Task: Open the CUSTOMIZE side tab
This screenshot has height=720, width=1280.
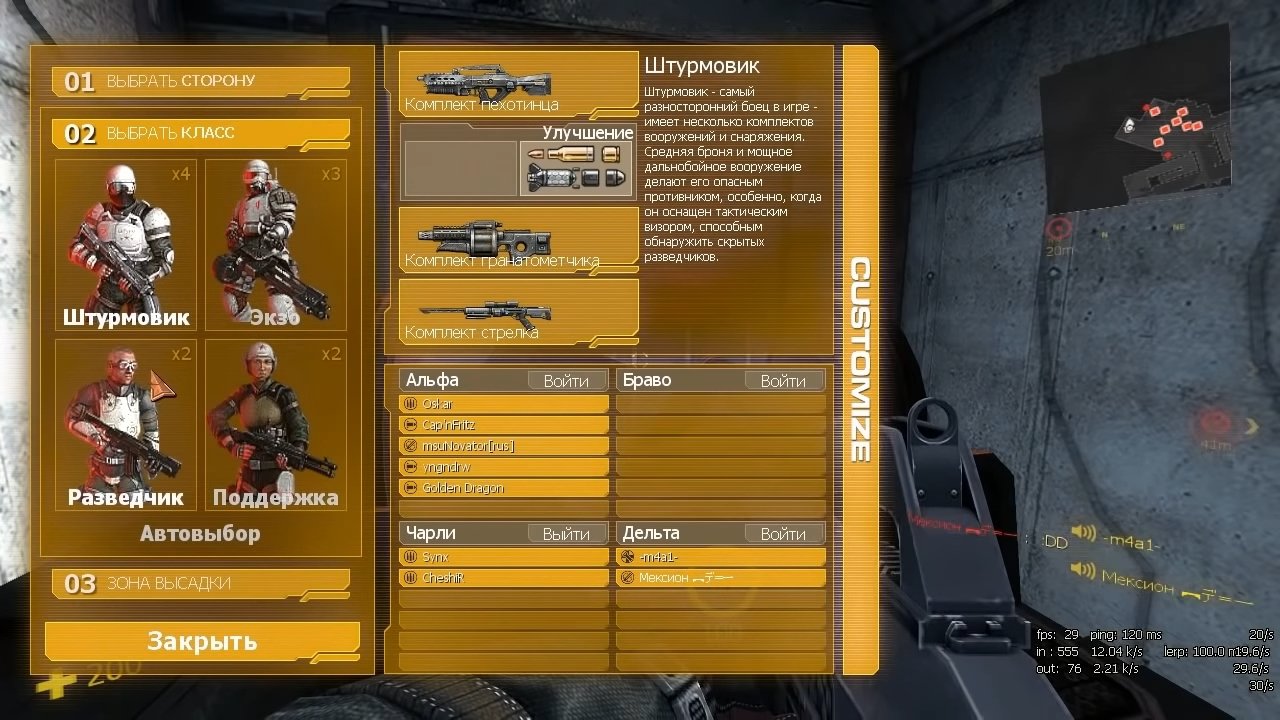Action: 859,360
